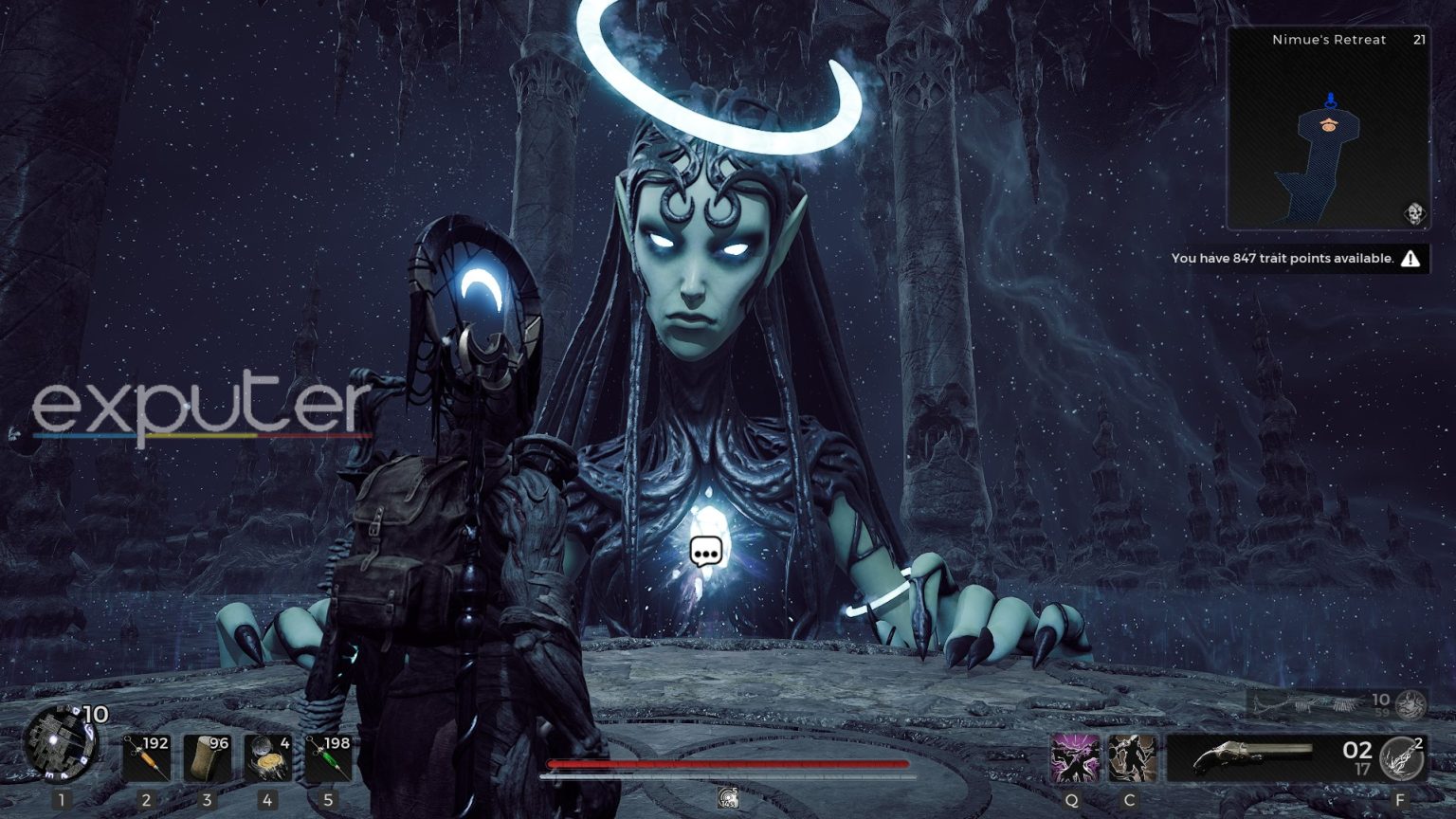Open the '847 trait points available' notification
Screen dimensions: 1456x819
[x=1283, y=257]
